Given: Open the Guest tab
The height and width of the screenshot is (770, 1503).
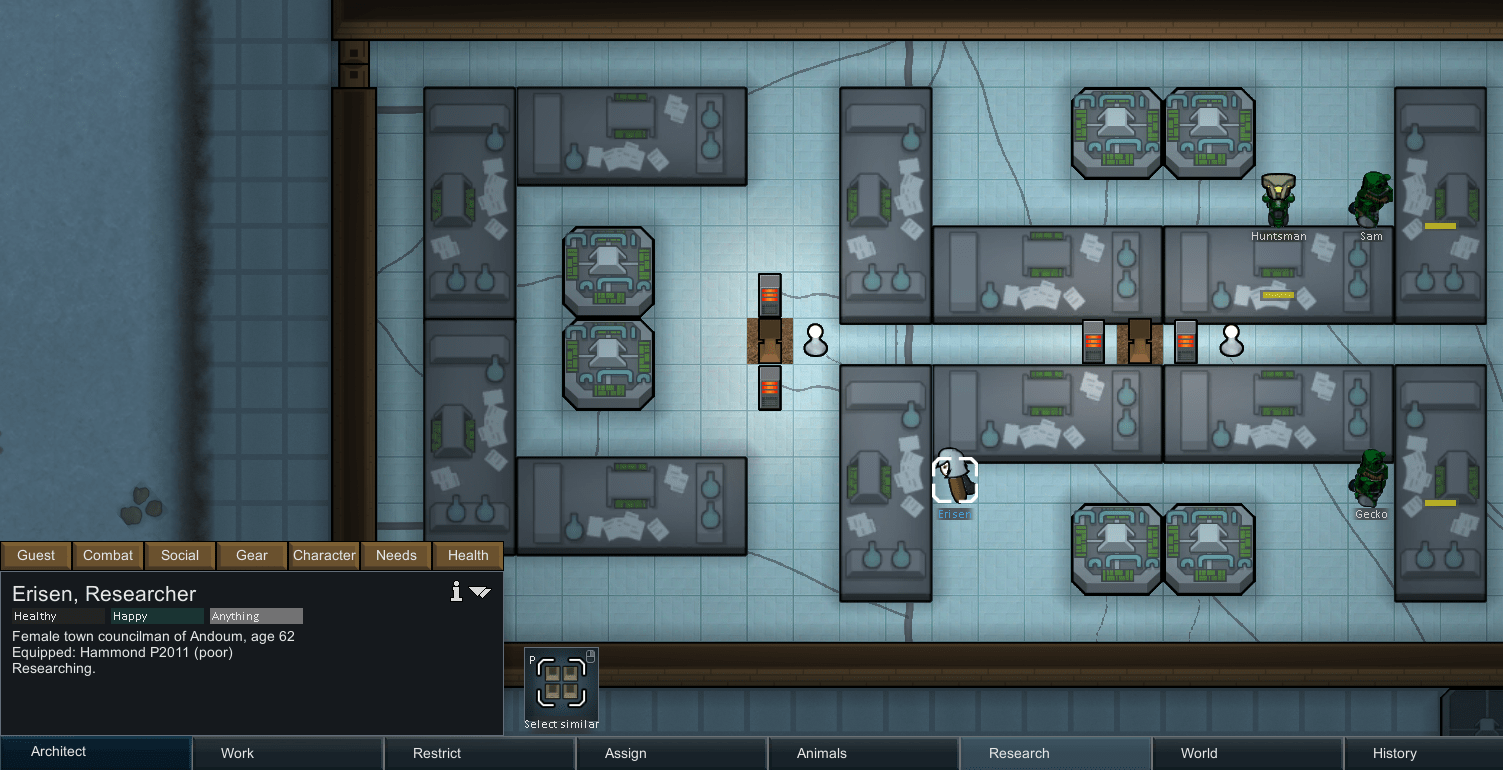Looking at the screenshot, I should coord(36,555).
